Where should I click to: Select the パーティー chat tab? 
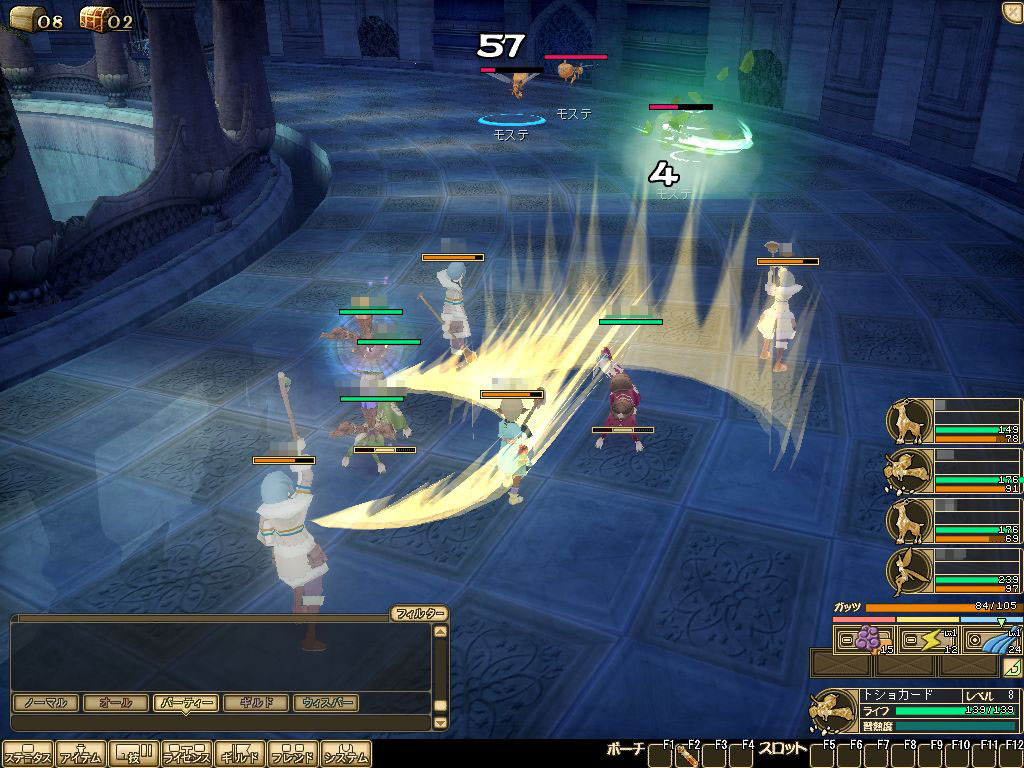pos(186,703)
